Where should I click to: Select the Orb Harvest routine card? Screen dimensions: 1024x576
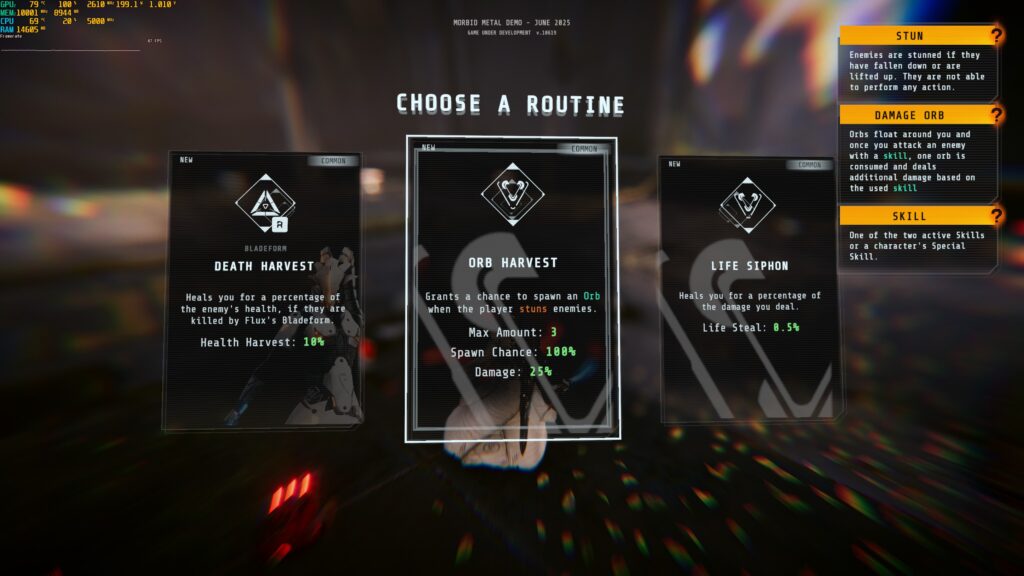coord(511,290)
